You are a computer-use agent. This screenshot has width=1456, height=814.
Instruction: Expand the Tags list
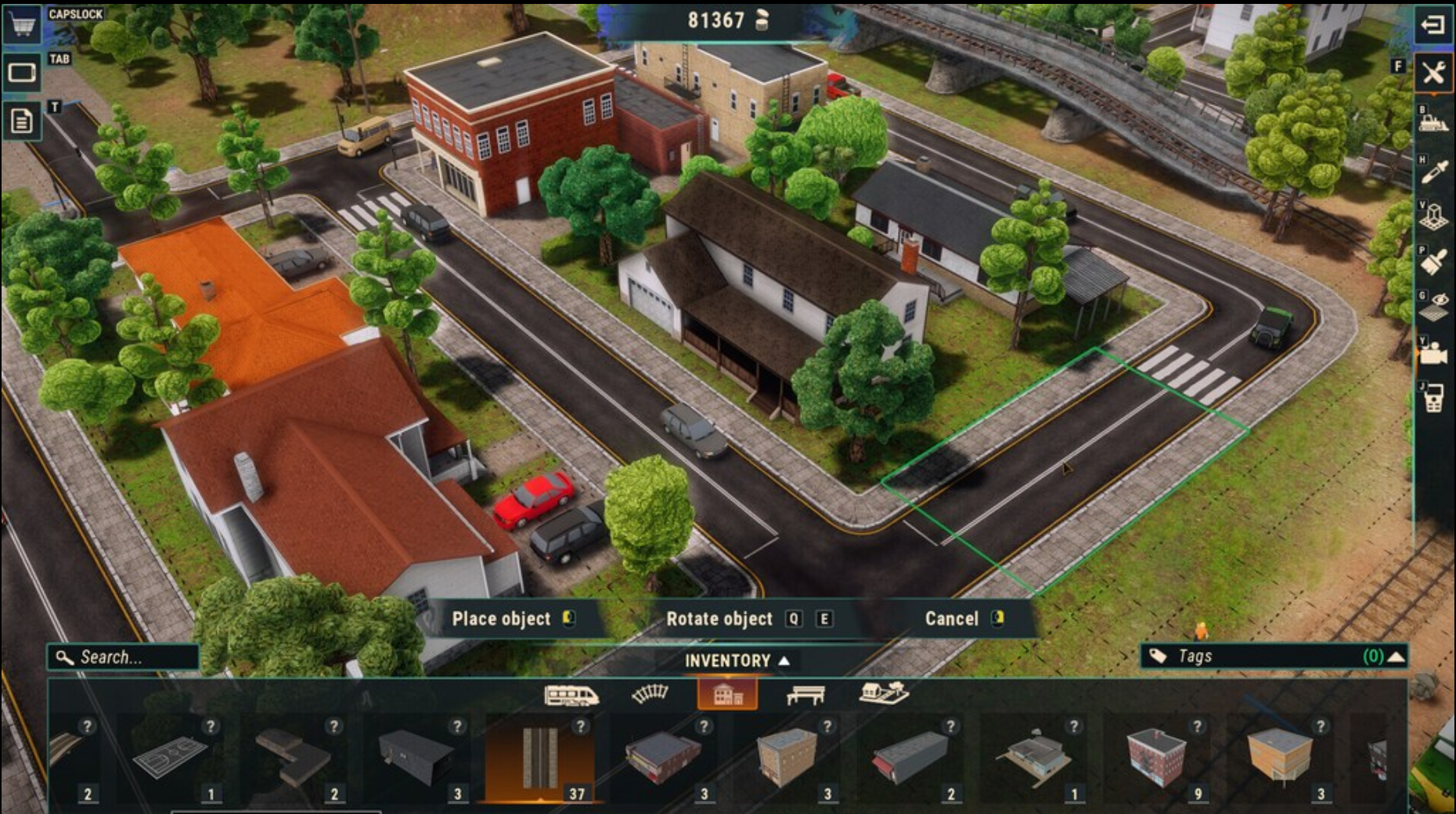point(1397,657)
